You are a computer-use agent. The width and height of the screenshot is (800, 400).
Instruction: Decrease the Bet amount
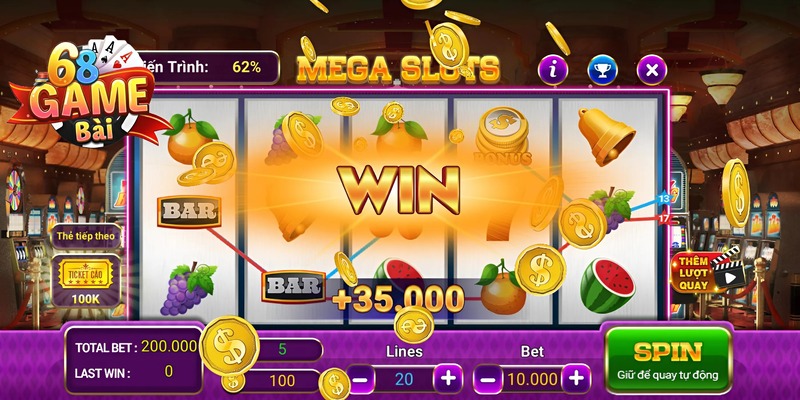point(486,379)
